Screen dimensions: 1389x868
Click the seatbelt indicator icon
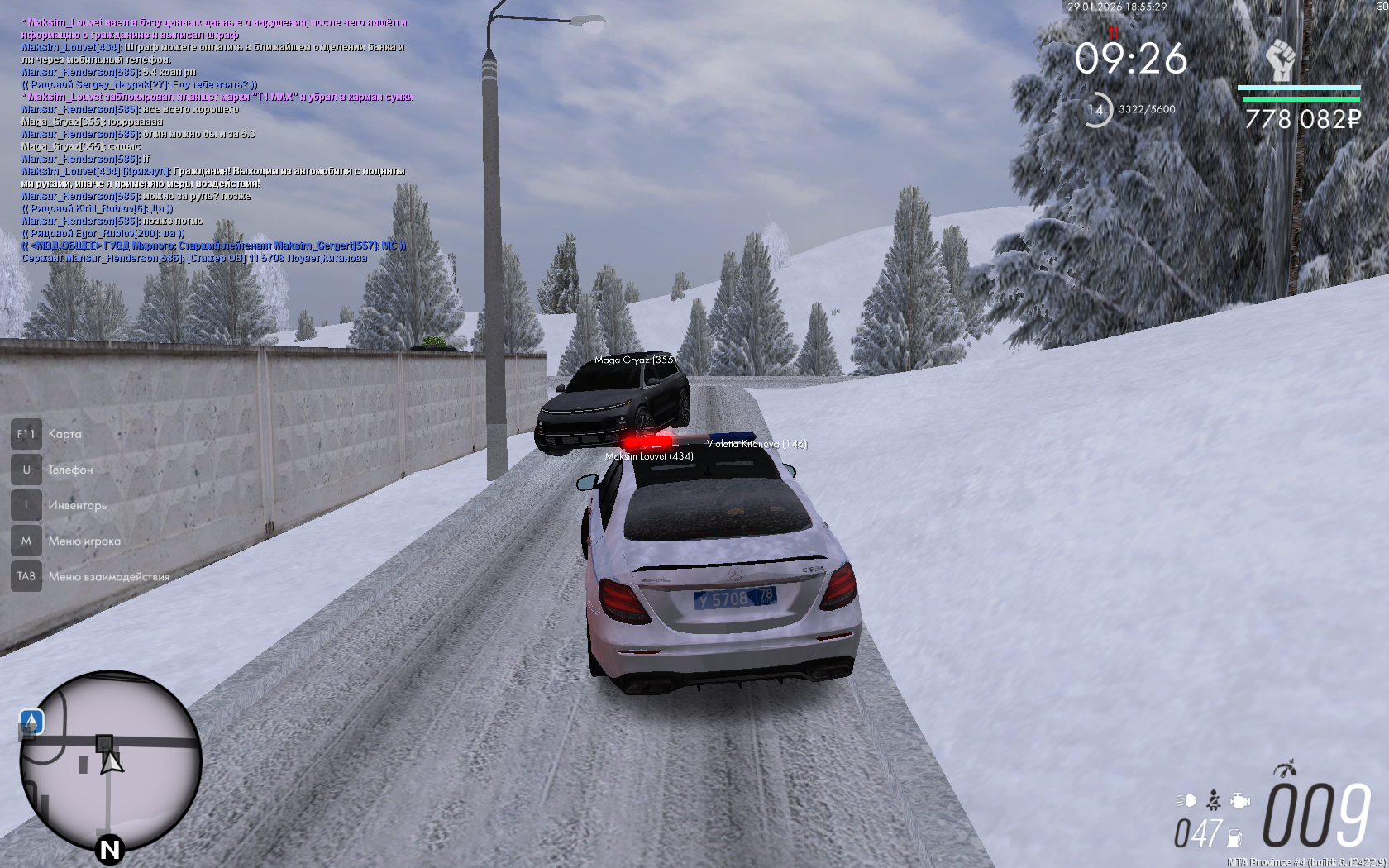pos(1213,800)
